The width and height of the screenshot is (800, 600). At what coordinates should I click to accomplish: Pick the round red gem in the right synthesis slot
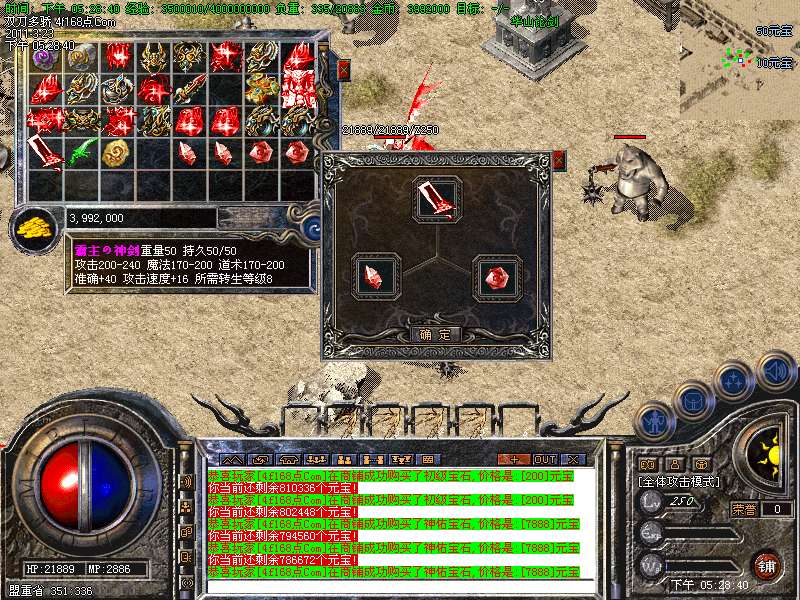point(496,277)
